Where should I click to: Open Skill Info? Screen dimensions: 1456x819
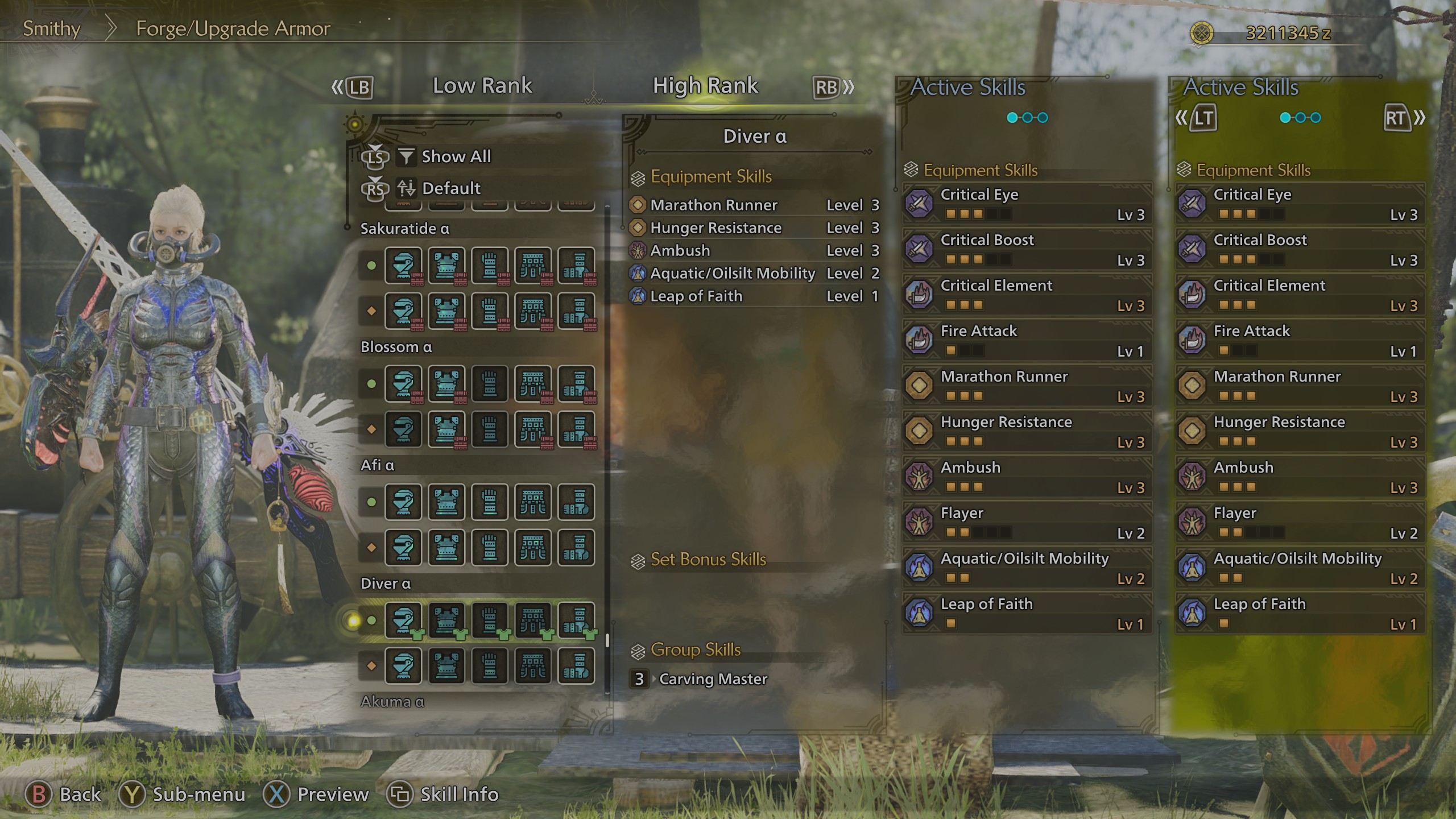(448, 794)
